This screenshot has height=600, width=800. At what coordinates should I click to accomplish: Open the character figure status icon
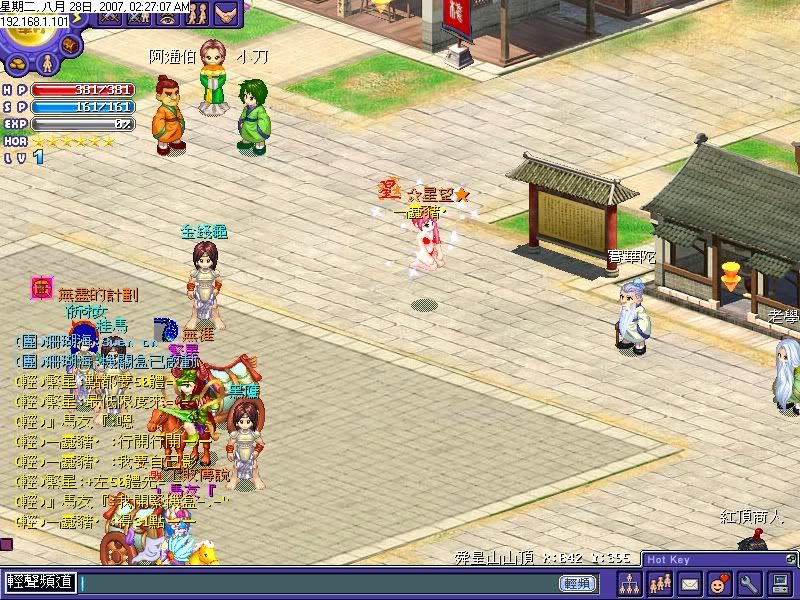coord(46,64)
